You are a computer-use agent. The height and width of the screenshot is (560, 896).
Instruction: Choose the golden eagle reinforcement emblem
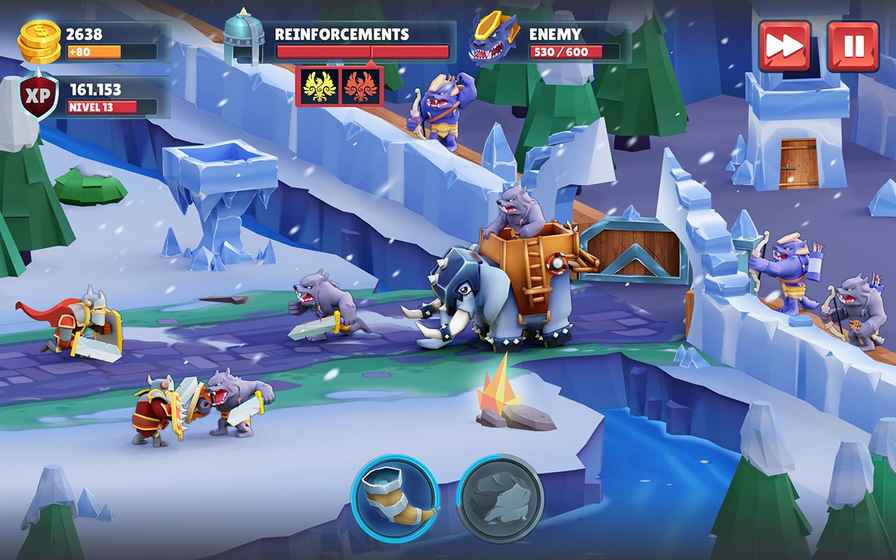319,84
